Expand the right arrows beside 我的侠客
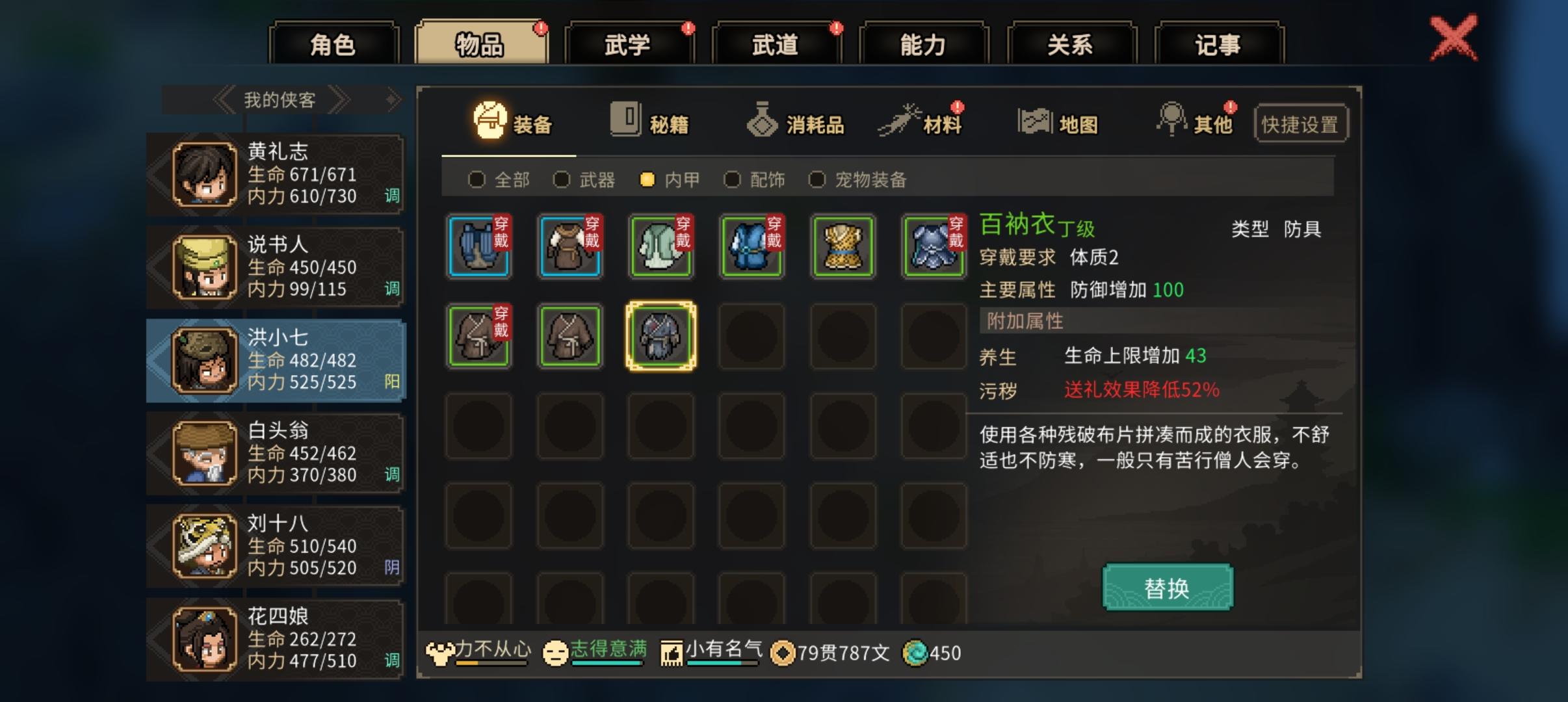Screen dimensions: 1568x702 [341, 99]
